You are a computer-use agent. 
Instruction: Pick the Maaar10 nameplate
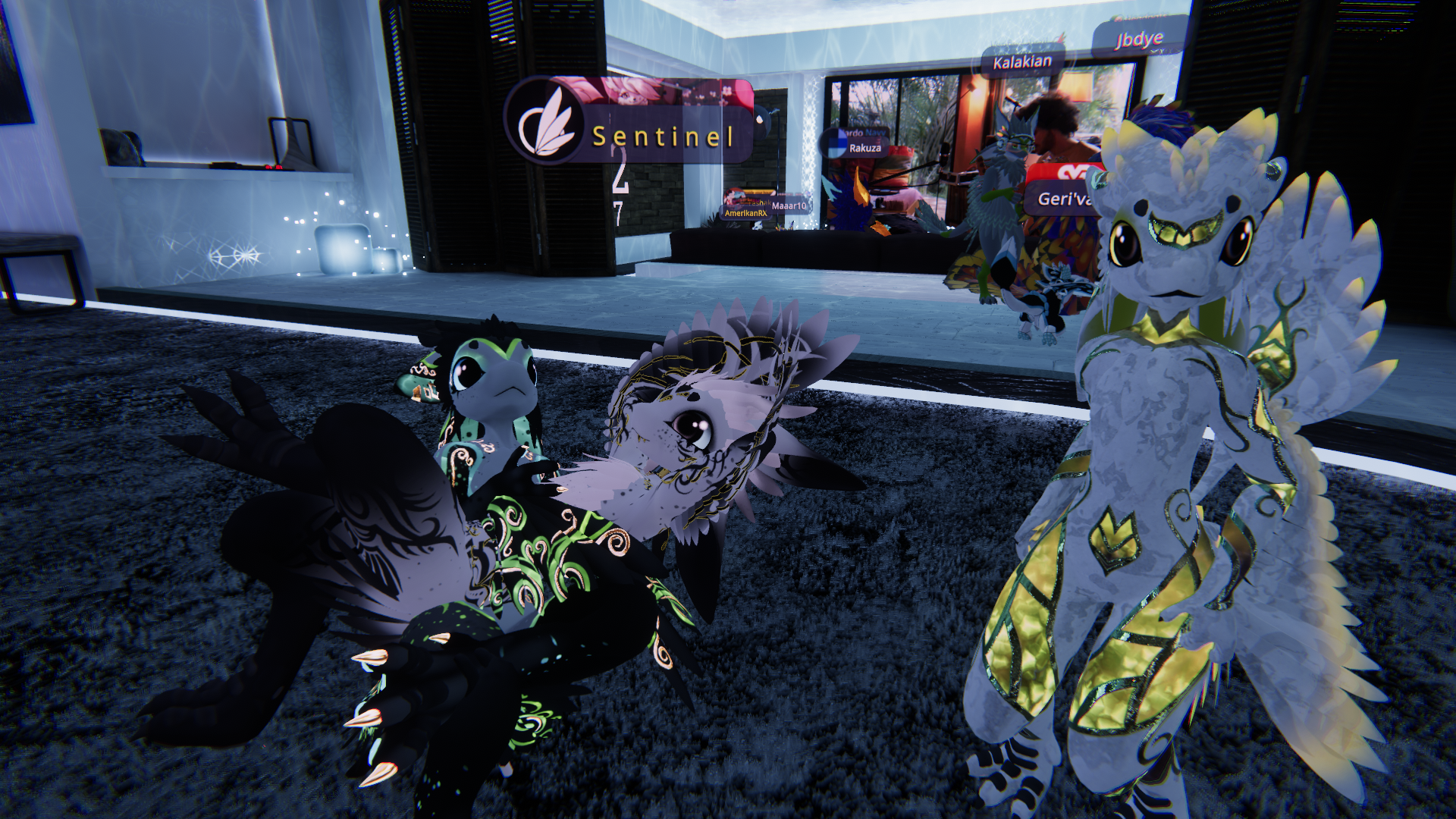click(x=789, y=206)
